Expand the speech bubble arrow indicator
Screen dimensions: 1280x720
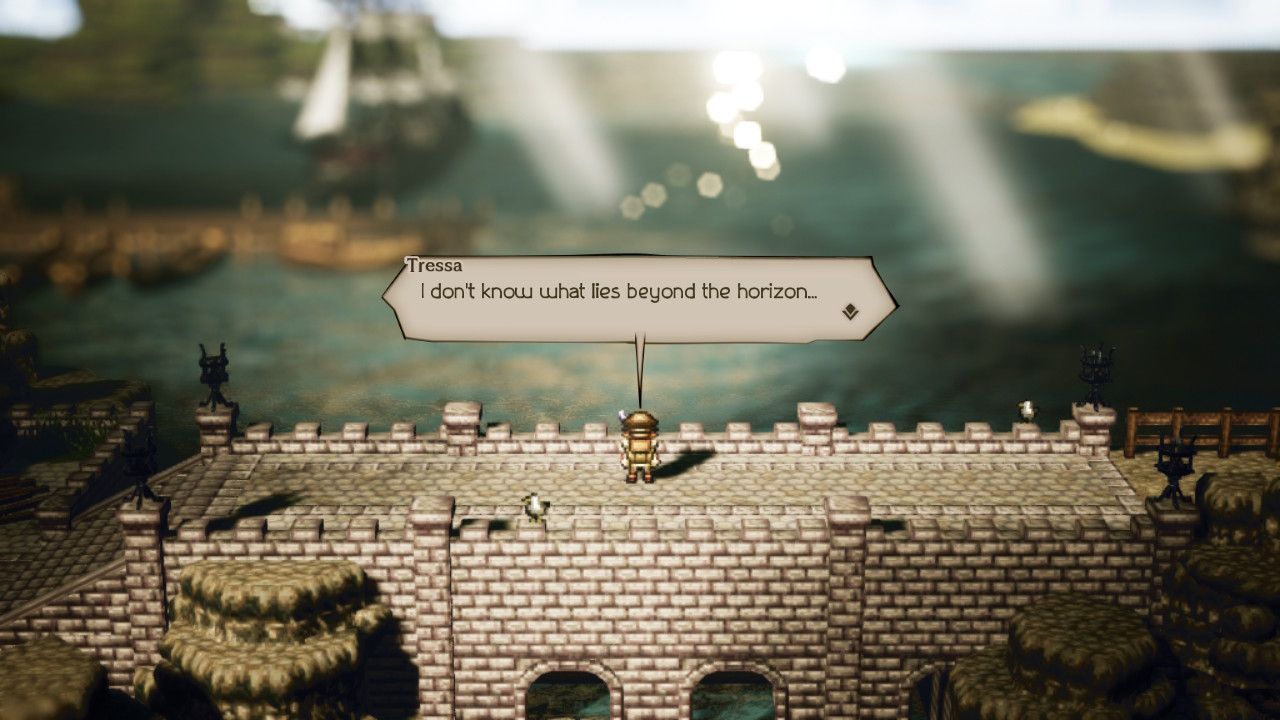[x=848, y=314]
